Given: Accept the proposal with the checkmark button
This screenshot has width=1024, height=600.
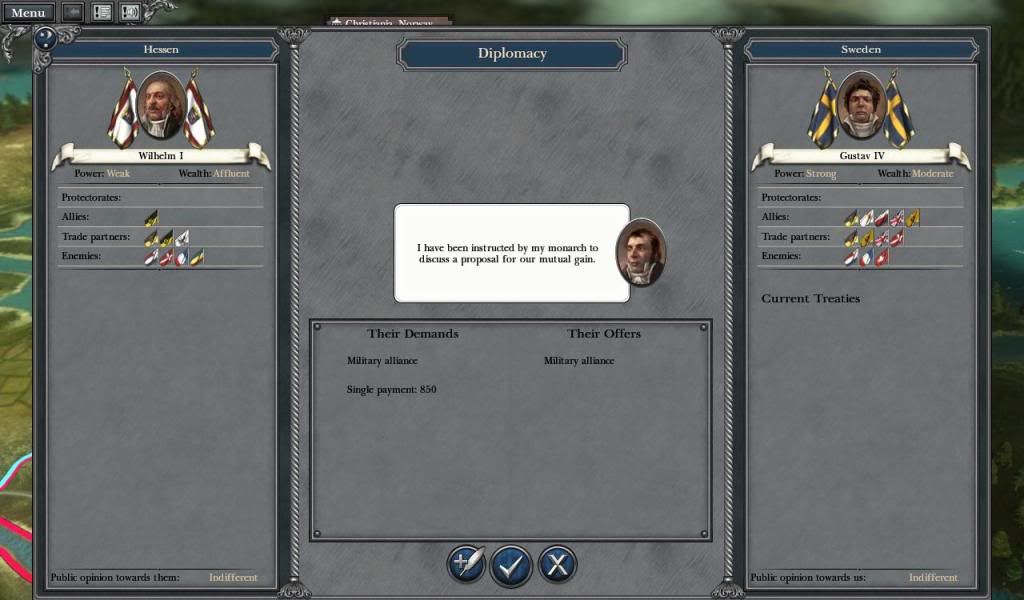Looking at the screenshot, I should click(511, 565).
